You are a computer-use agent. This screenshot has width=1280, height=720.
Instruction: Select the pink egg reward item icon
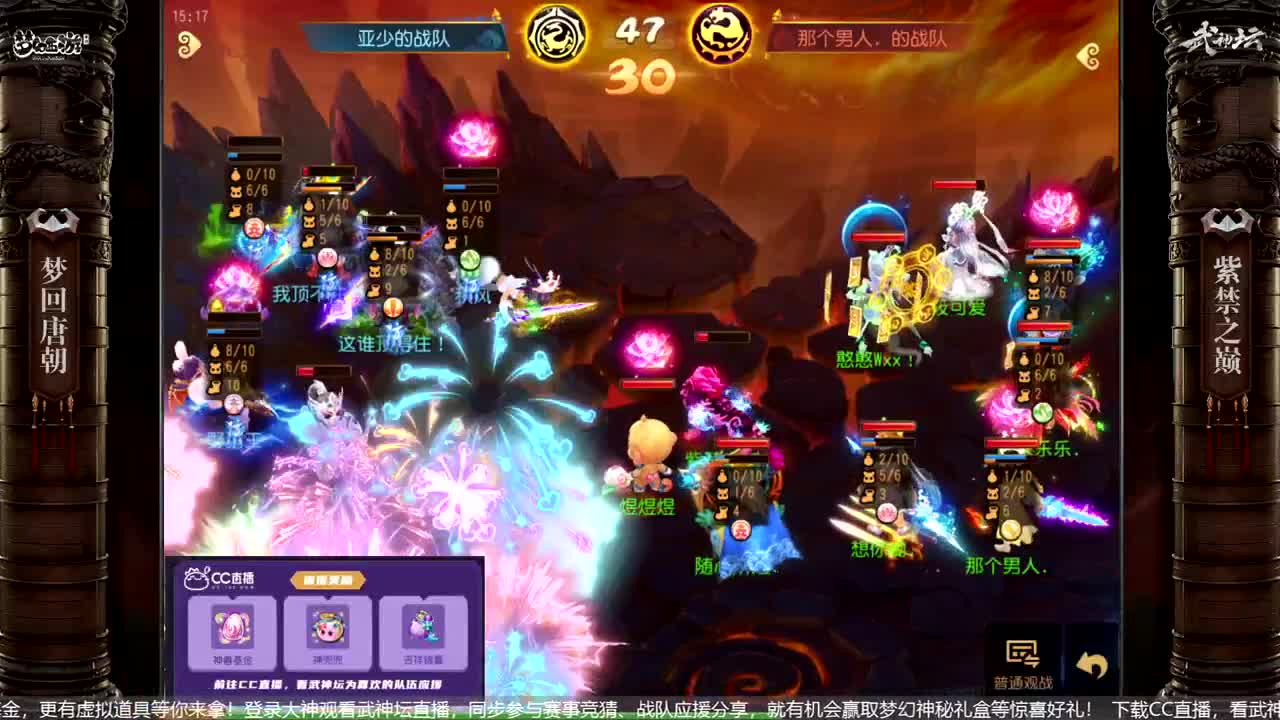point(232,630)
